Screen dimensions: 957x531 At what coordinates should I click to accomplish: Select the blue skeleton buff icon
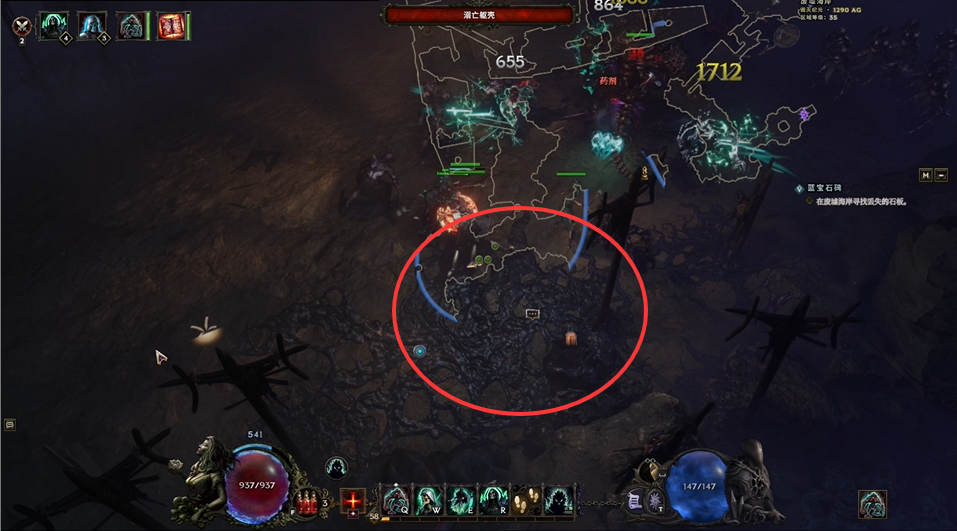92,25
